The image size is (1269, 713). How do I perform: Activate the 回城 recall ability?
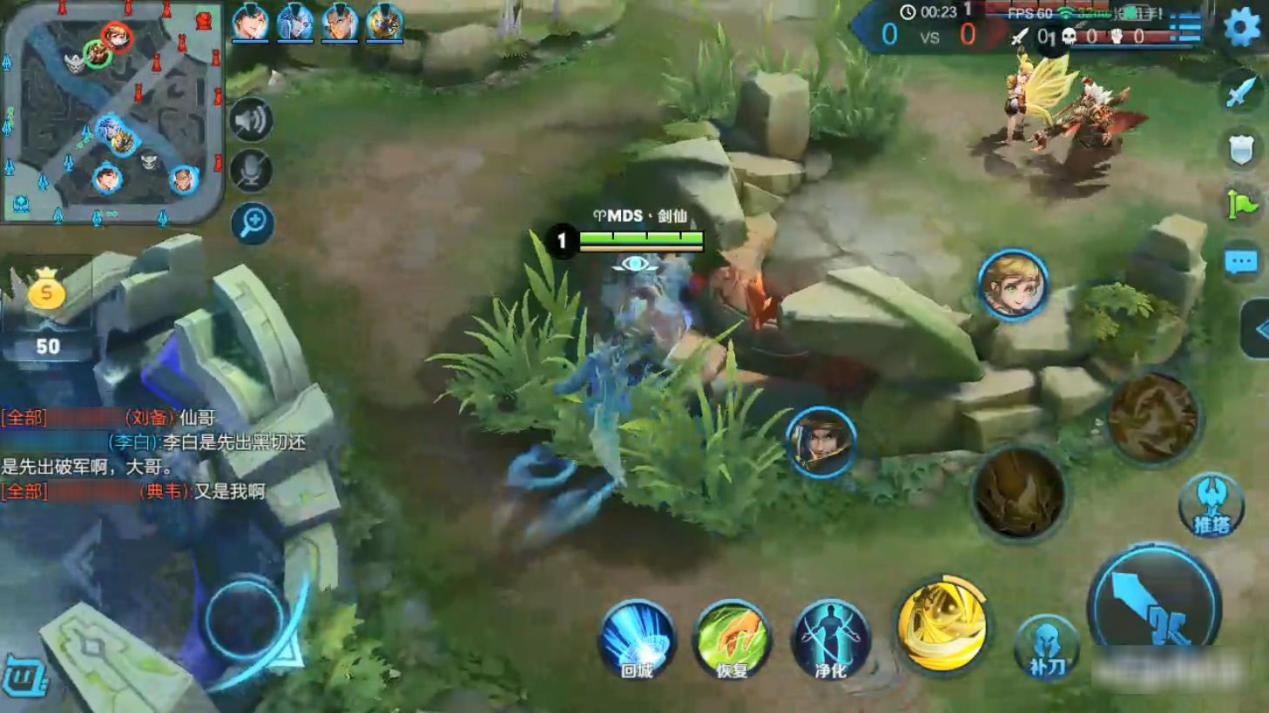pyautogui.click(x=637, y=638)
